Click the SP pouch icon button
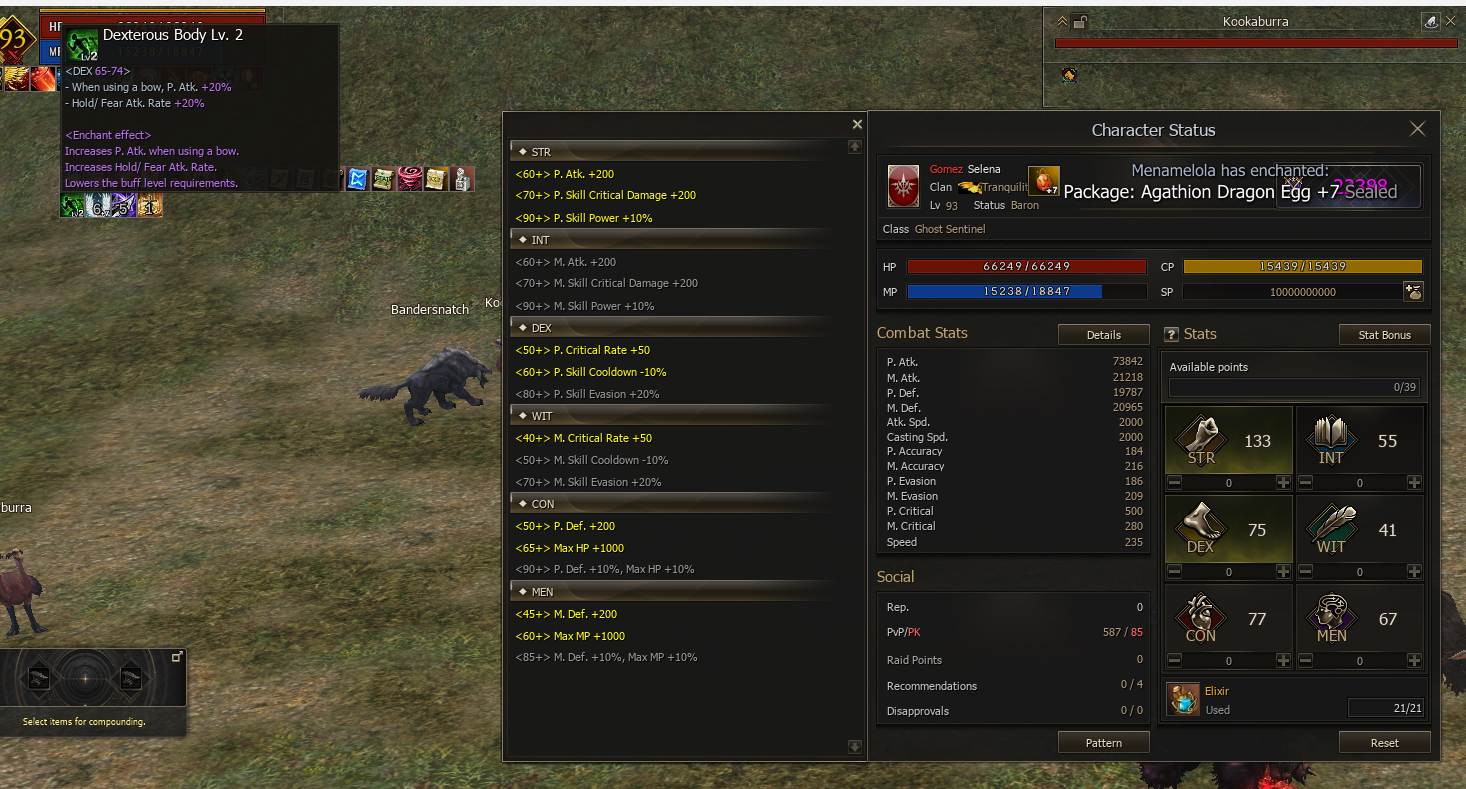 (x=1413, y=292)
